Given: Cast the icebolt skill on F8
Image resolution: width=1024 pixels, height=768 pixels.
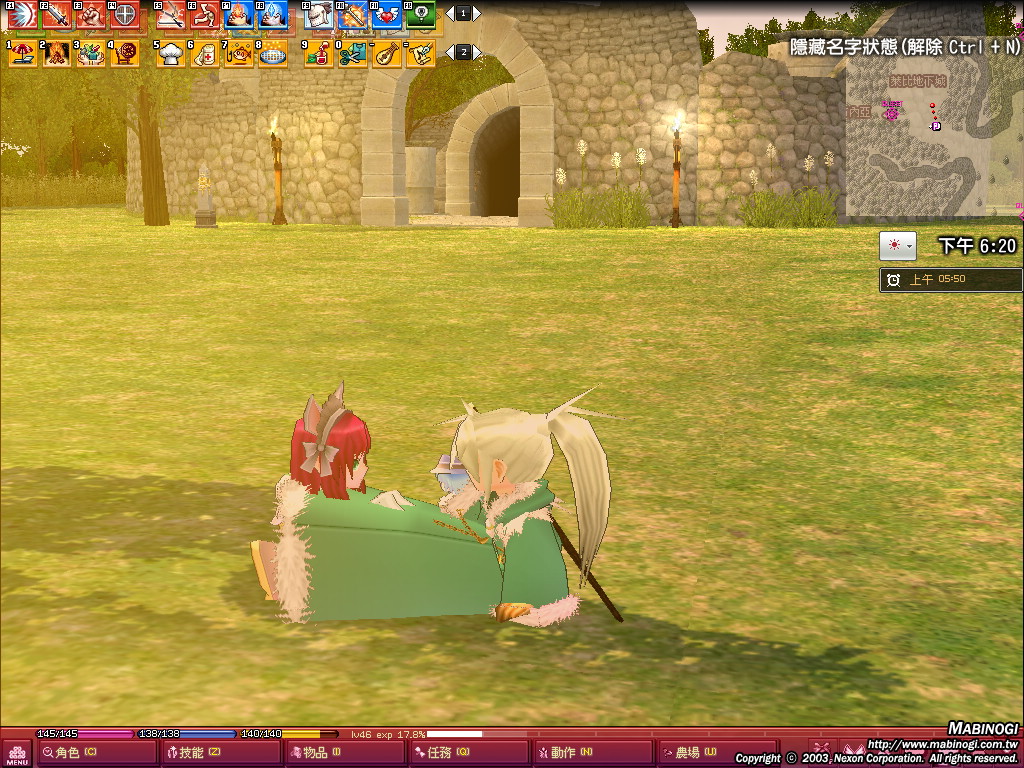Looking at the screenshot, I should click(x=273, y=16).
